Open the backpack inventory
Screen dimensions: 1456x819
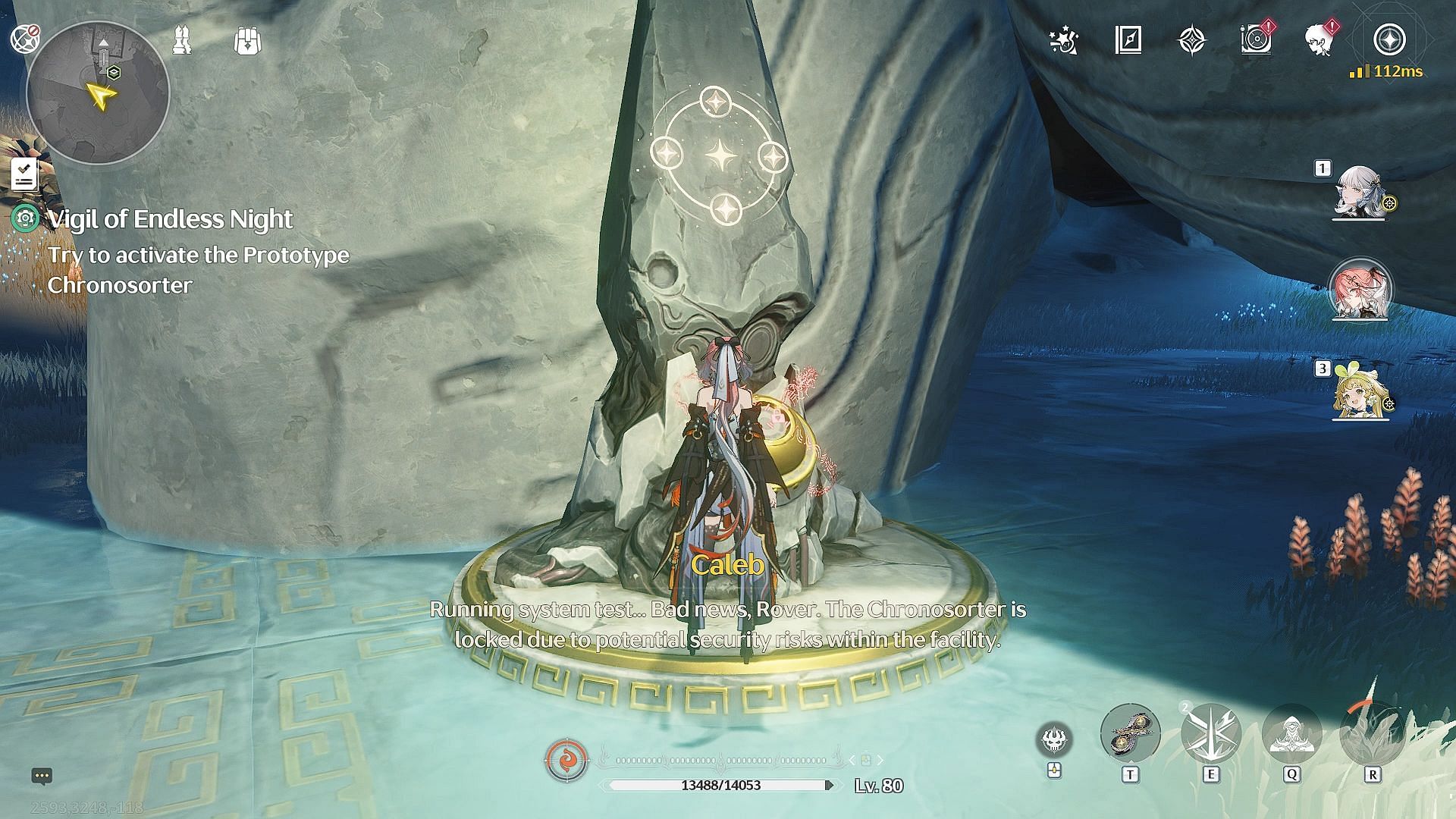click(248, 41)
